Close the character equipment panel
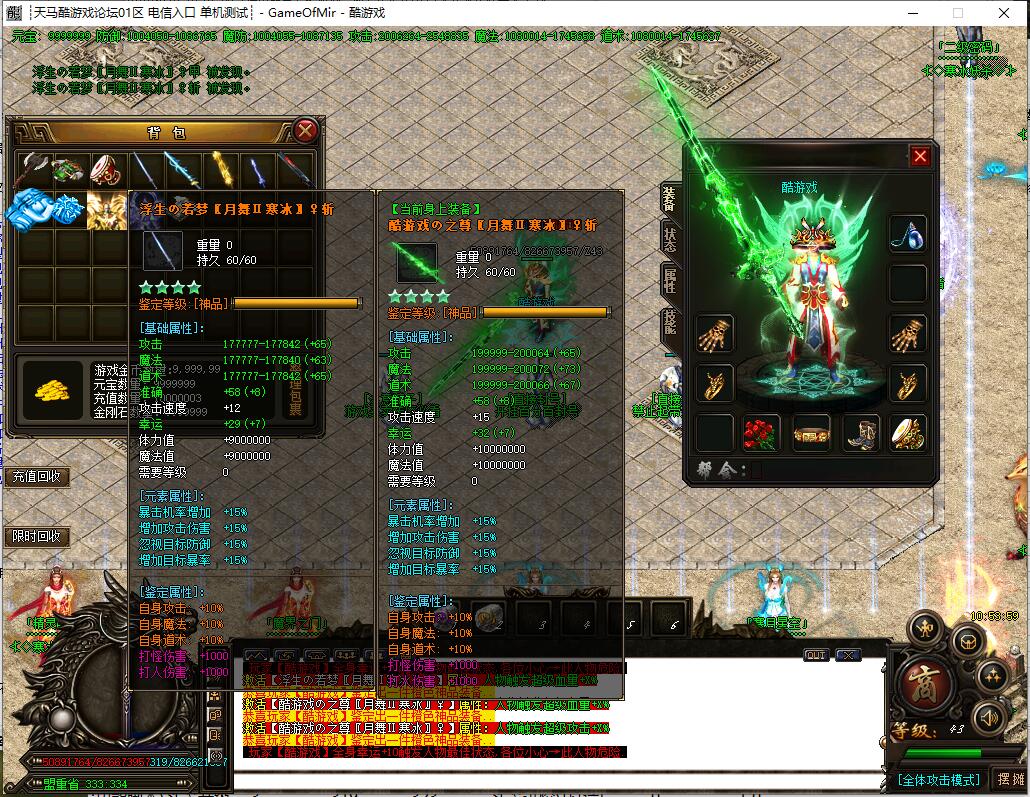This screenshot has height=797, width=1030. [920, 156]
